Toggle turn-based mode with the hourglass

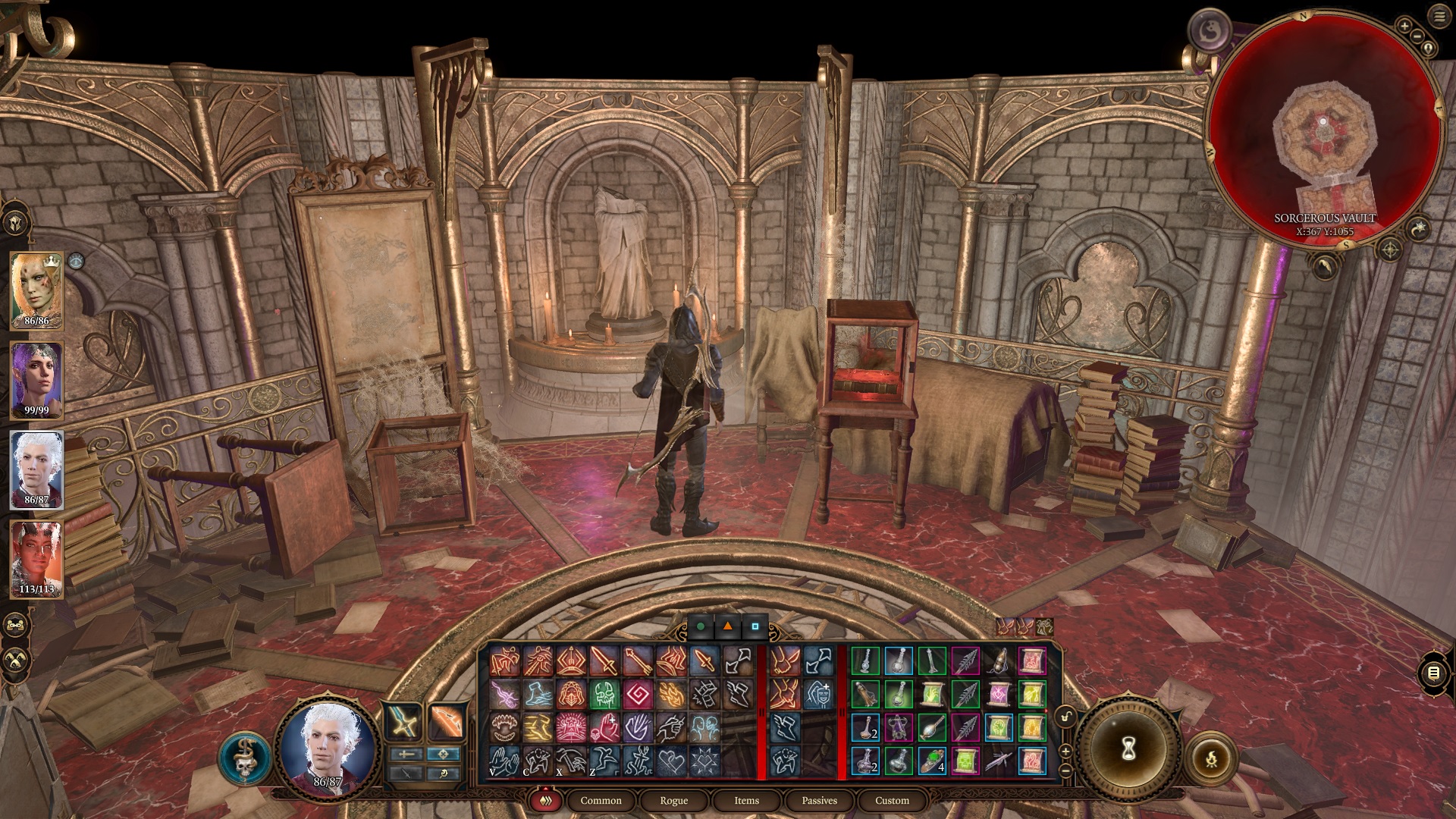click(1128, 748)
